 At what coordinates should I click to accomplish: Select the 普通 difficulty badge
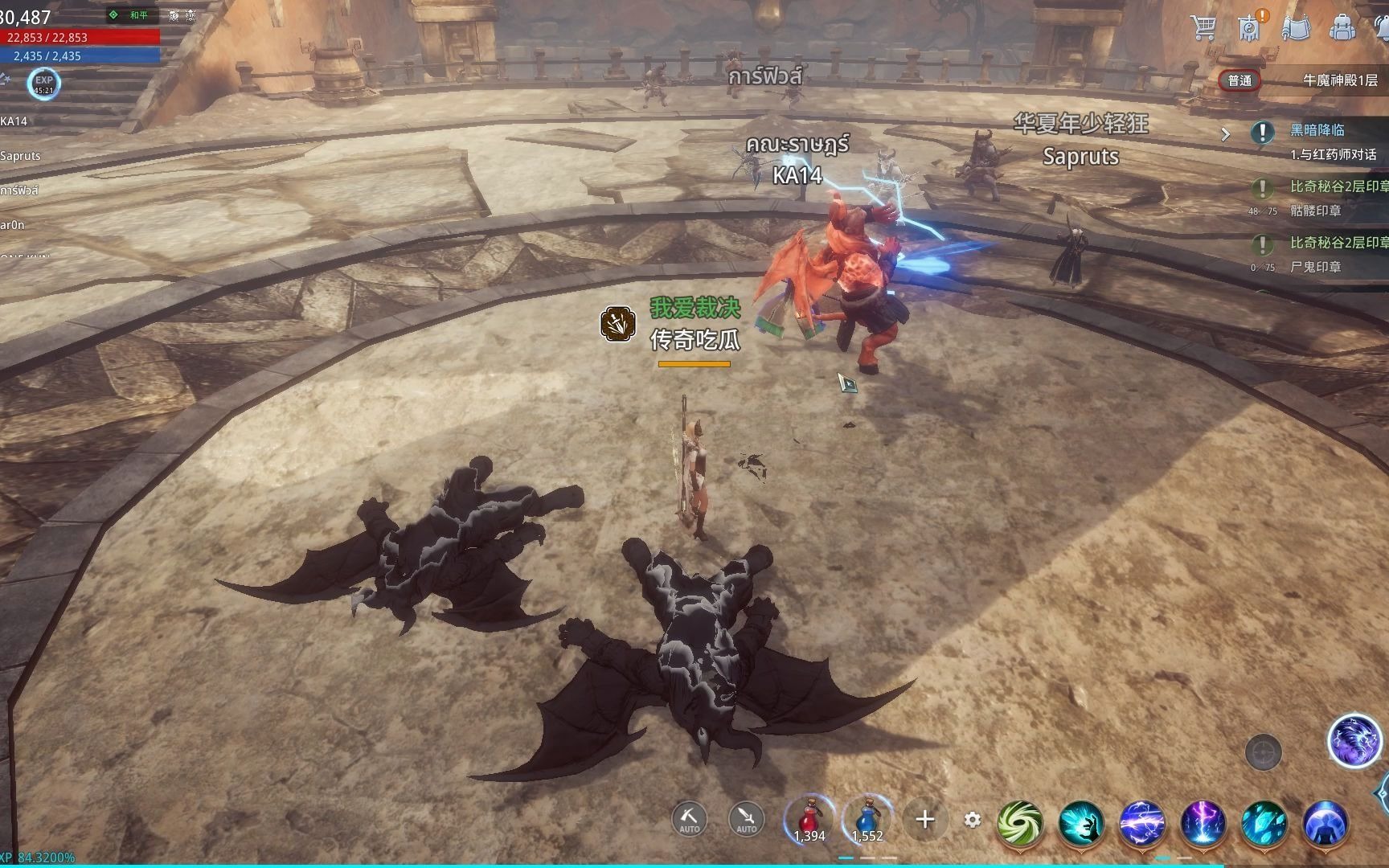1239,80
